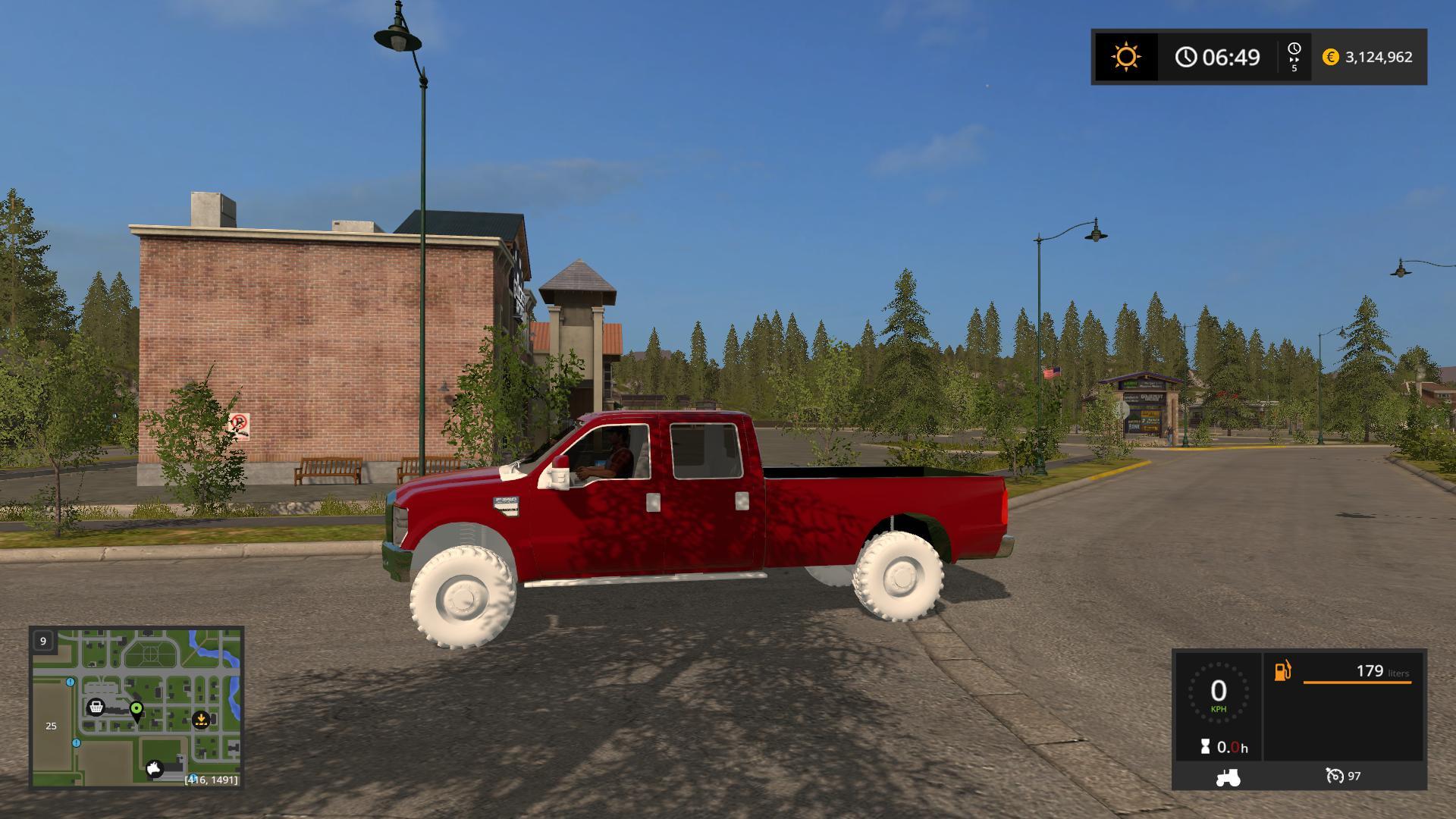Image resolution: width=1456 pixels, height=819 pixels.
Task: Toggle the minimap size button labeled 9
Action: coord(43,641)
